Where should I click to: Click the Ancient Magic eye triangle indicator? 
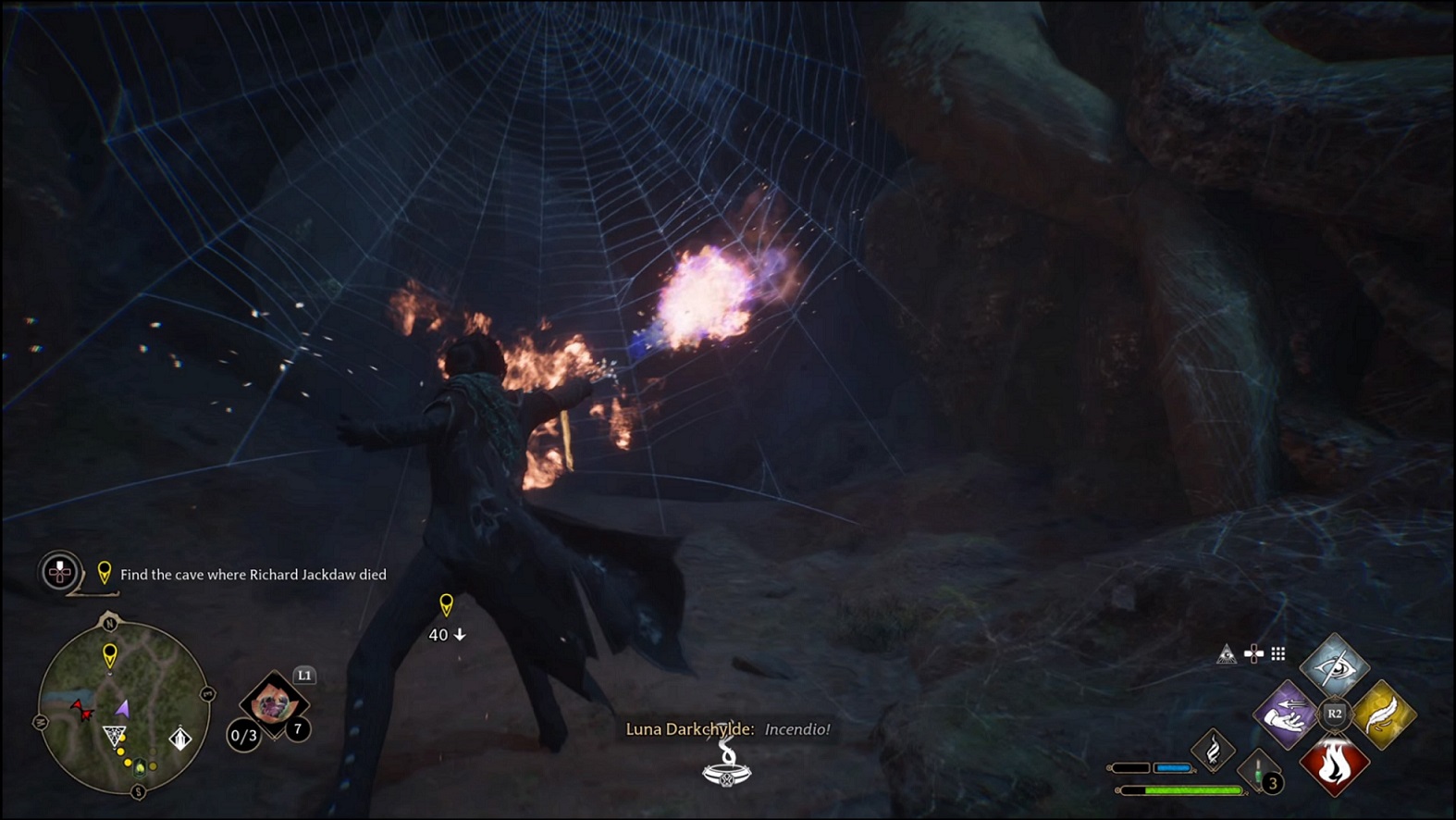tap(1227, 653)
